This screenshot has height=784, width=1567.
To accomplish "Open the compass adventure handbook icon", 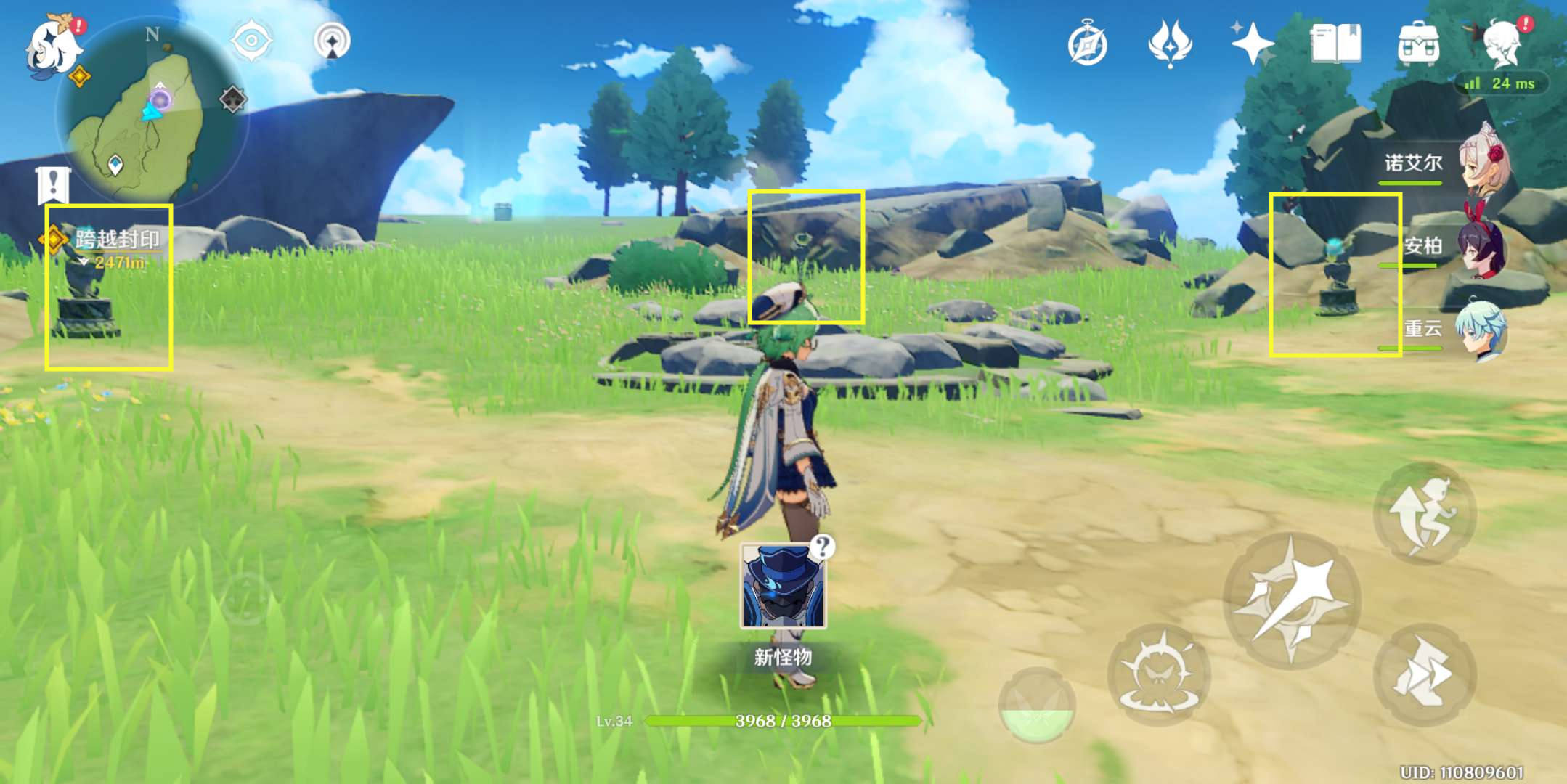I will coord(1087,45).
